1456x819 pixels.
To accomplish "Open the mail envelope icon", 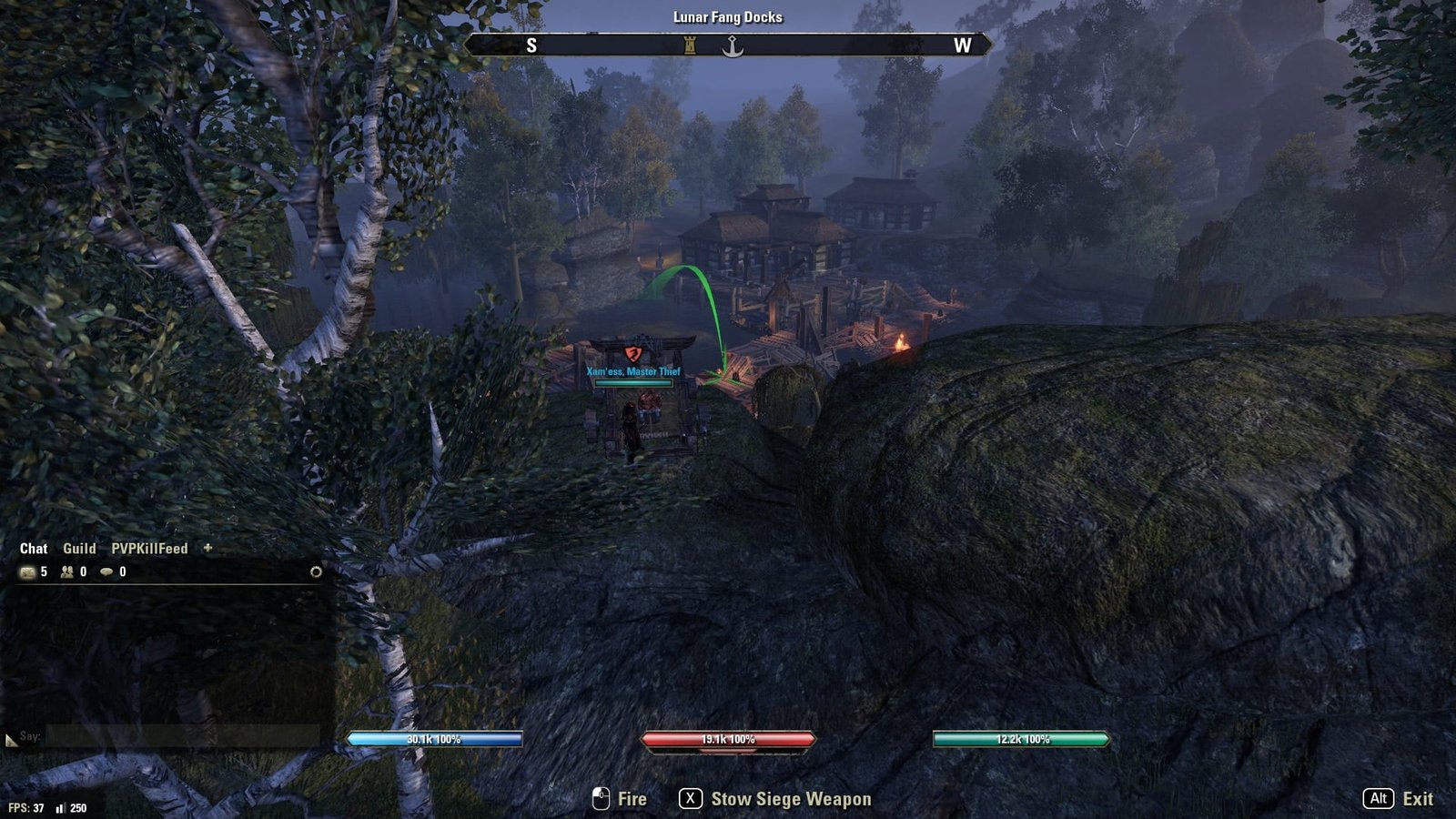I will click(x=27, y=572).
